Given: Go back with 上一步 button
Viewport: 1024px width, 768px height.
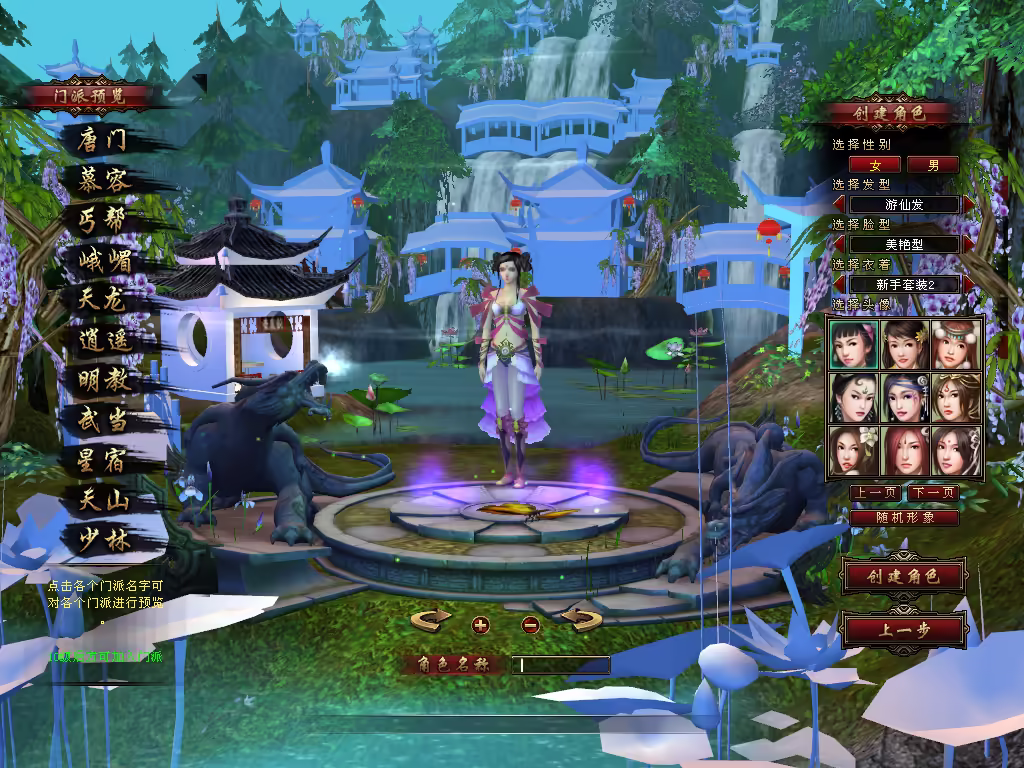Looking at the screenshot, I should tap(903, 630).
